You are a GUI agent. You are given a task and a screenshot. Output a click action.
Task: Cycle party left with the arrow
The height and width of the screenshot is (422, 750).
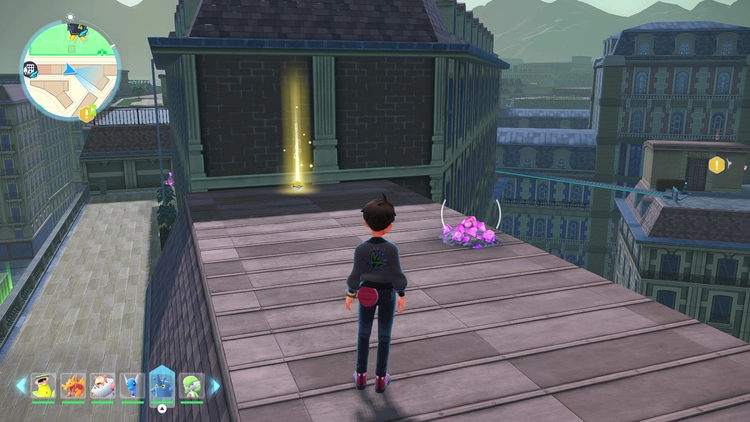pos(20,386)
